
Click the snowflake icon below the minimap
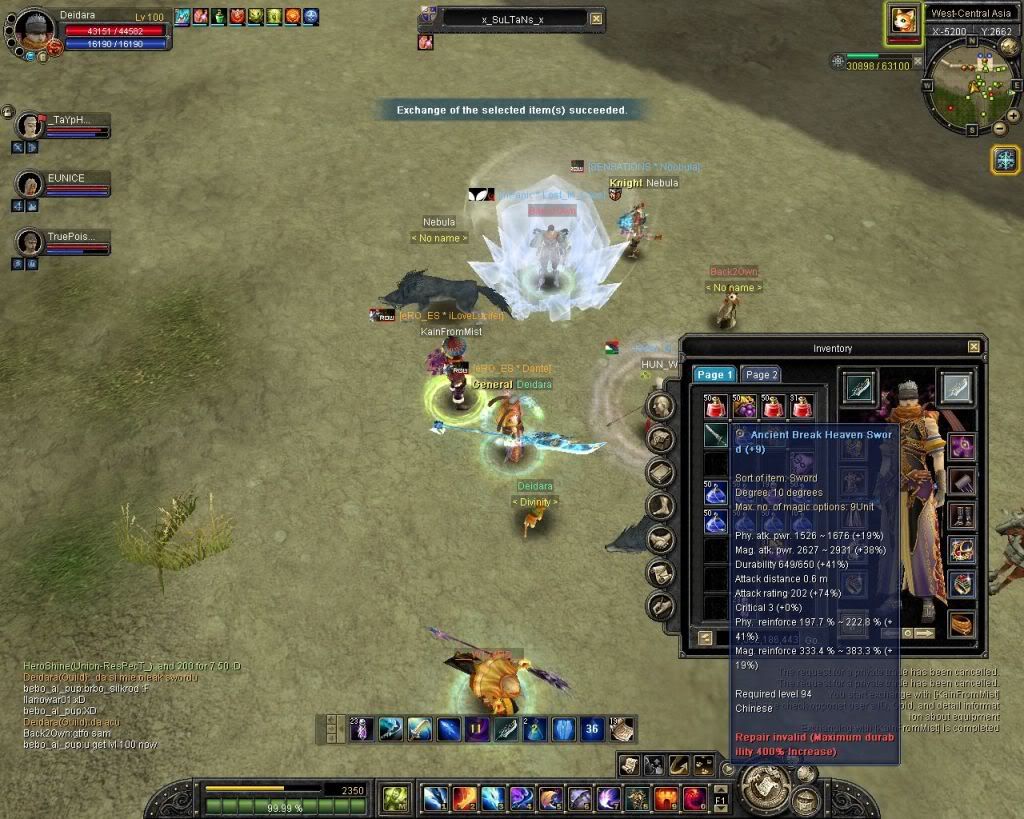(x=1005, y=159)
